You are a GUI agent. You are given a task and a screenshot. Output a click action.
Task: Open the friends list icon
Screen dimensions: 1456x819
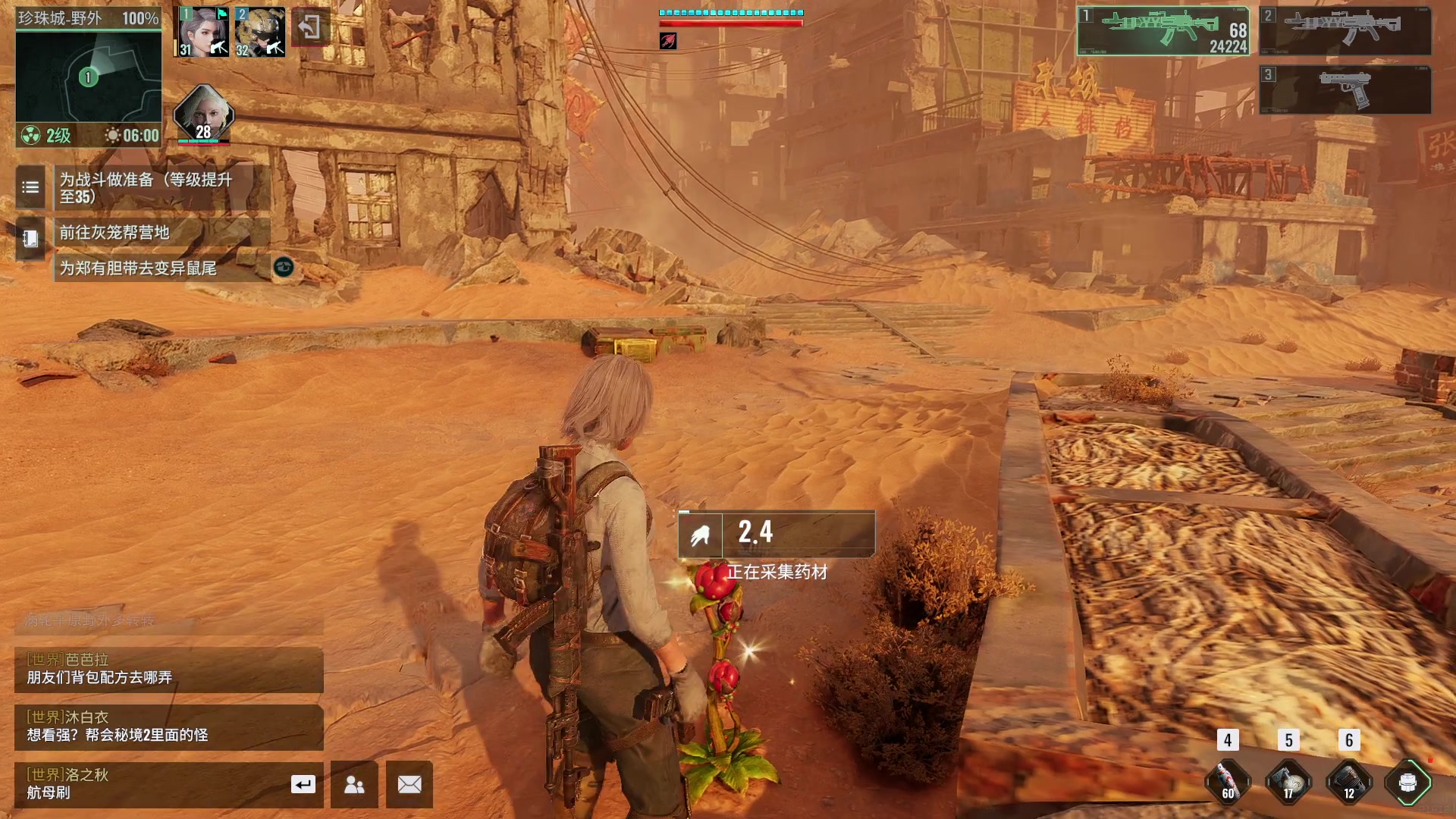[x=354, y=784]
